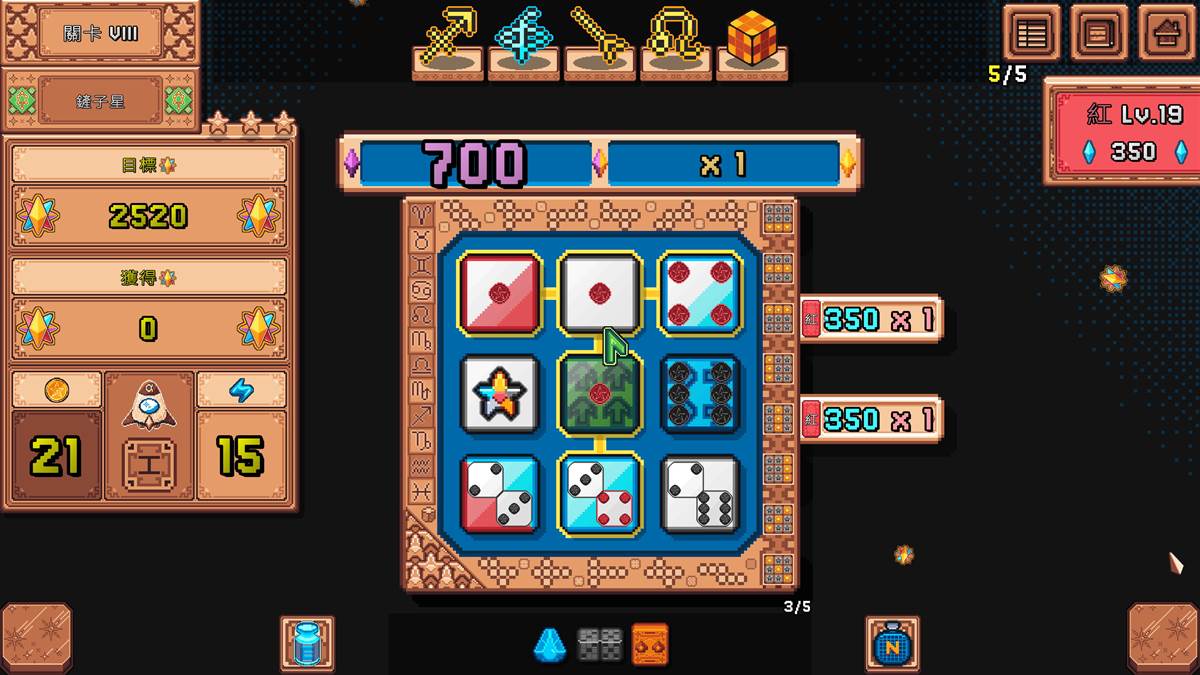The height and width of the screenshot is (675, 1200).
Task: Select the red and cyan double die
Action: (x=500, y=494)
